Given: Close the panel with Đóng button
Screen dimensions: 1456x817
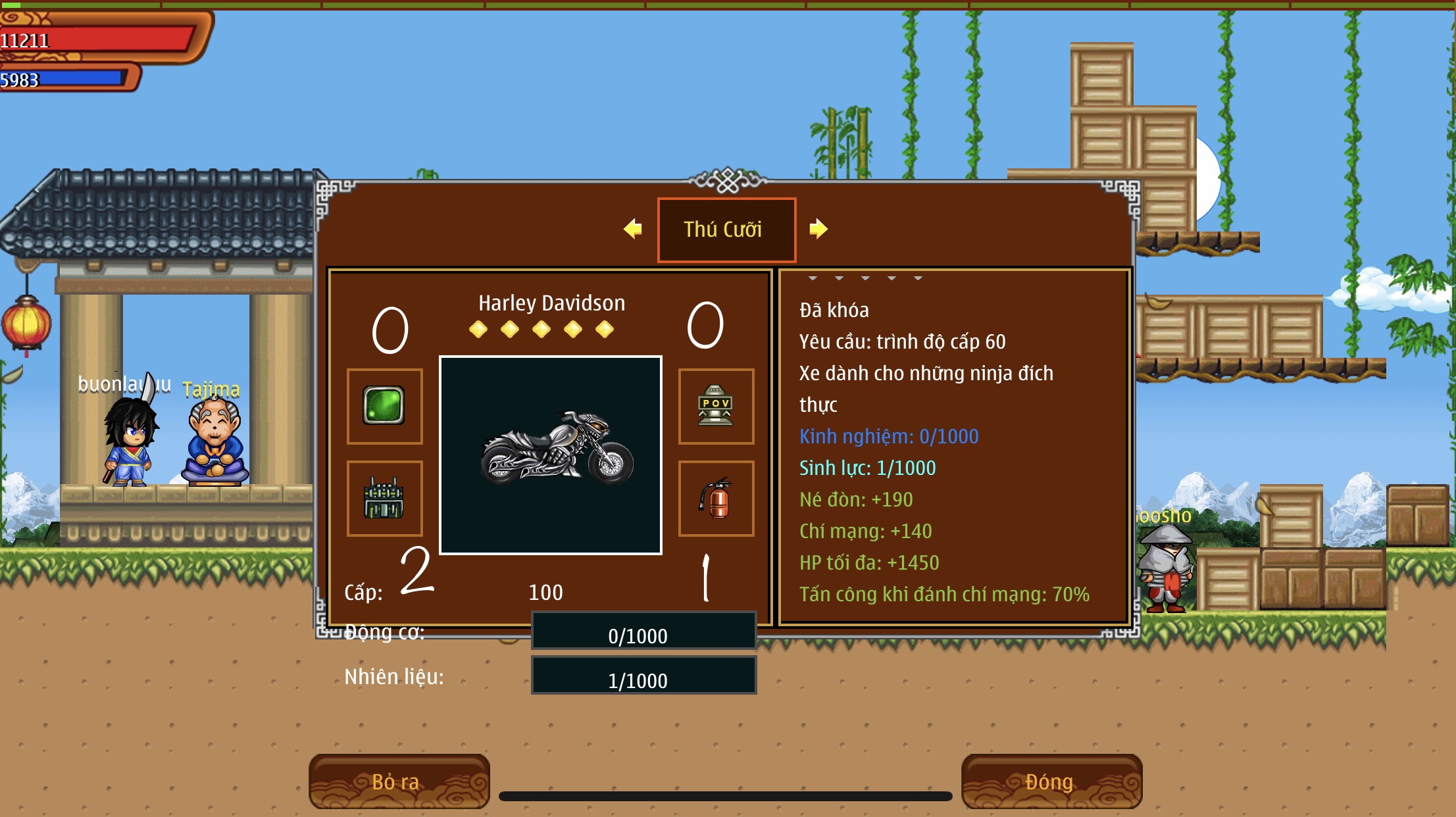Looking at the screenshot, I should coord(1051,781).
